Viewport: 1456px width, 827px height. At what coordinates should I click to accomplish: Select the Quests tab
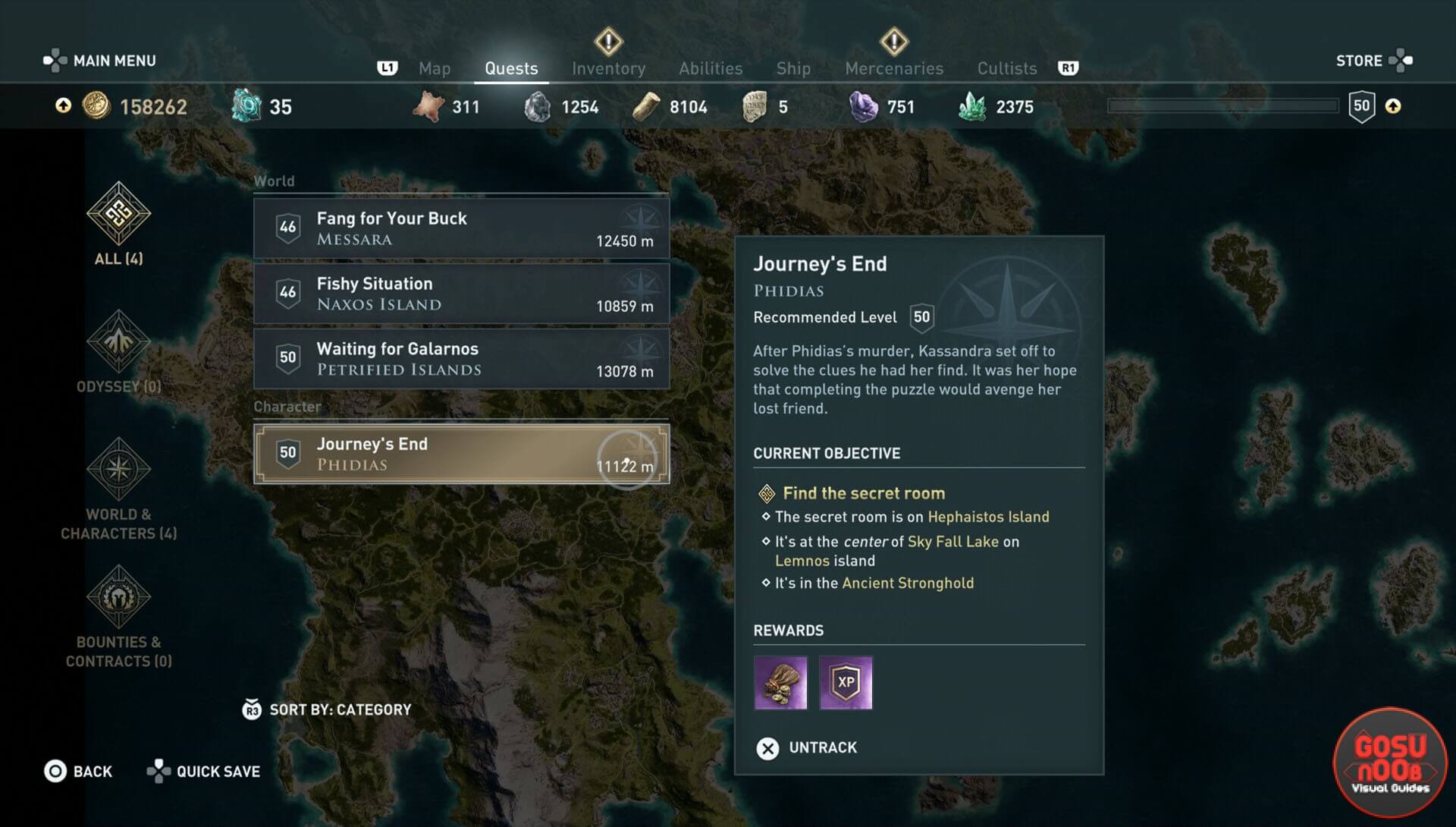(x=511, y=68)
